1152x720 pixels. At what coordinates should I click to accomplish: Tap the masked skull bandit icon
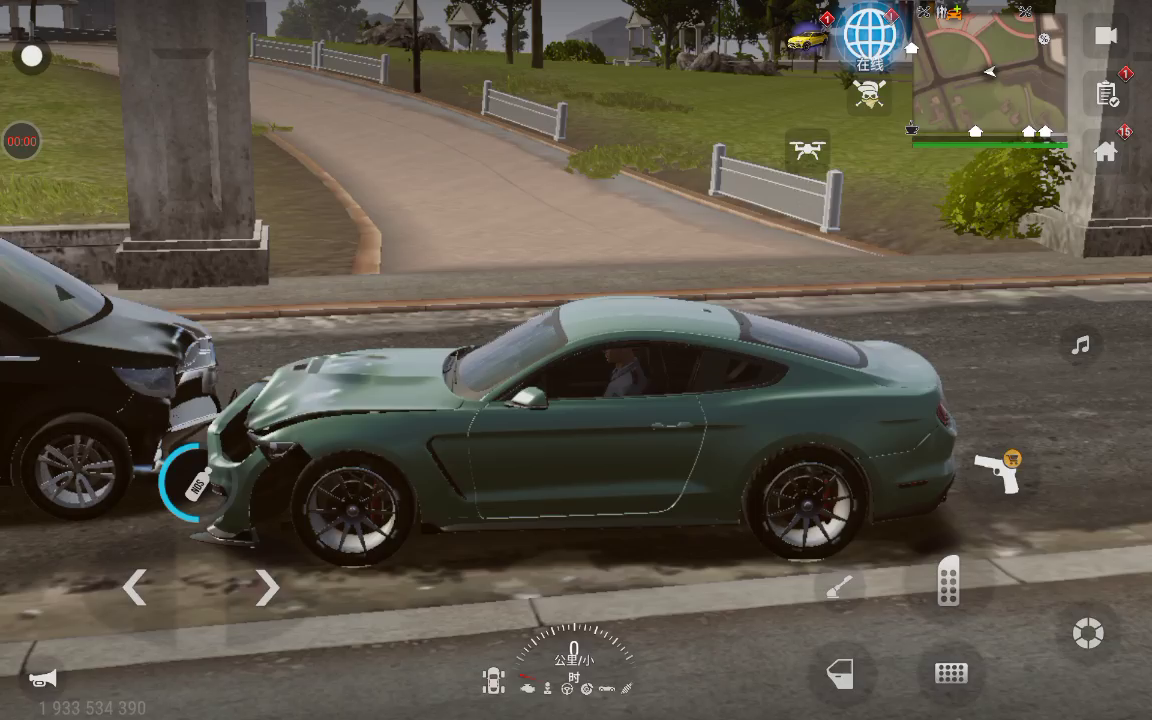point(868,96)
